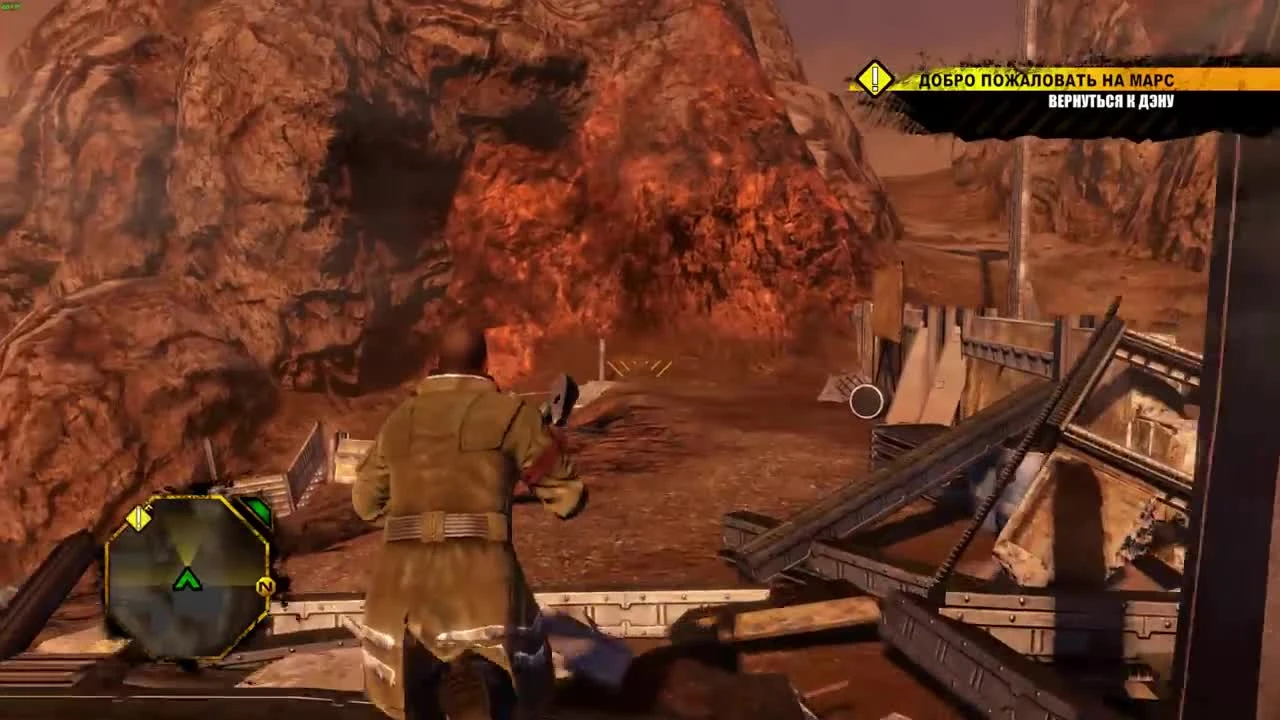Screen dimensions: 1280x720
Task: Click the white circular target marker near the scaffolding
Action: tap(866, 403)
